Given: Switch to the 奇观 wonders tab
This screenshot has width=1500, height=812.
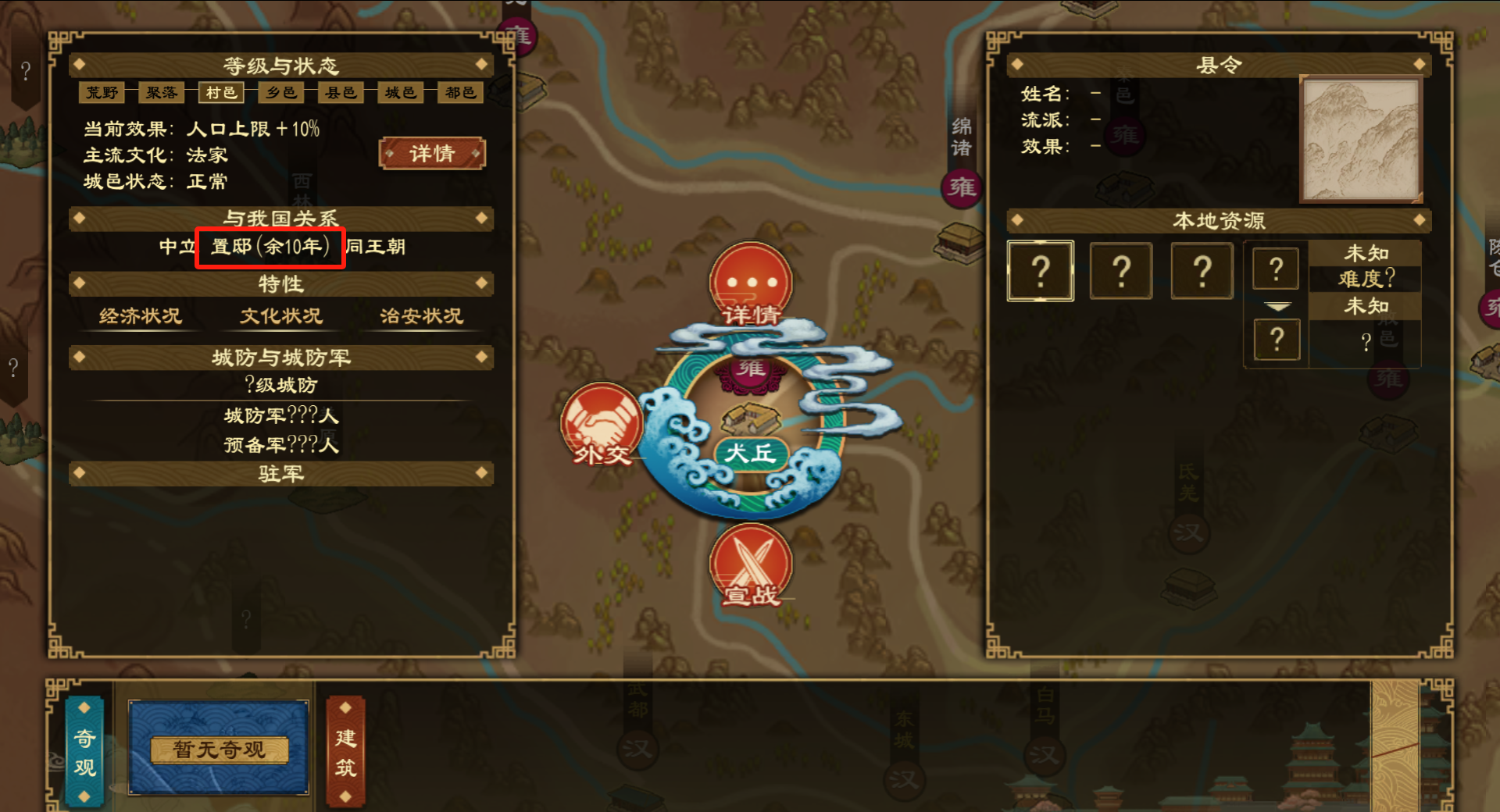Looking at the screenshot, I should (84, 751).
